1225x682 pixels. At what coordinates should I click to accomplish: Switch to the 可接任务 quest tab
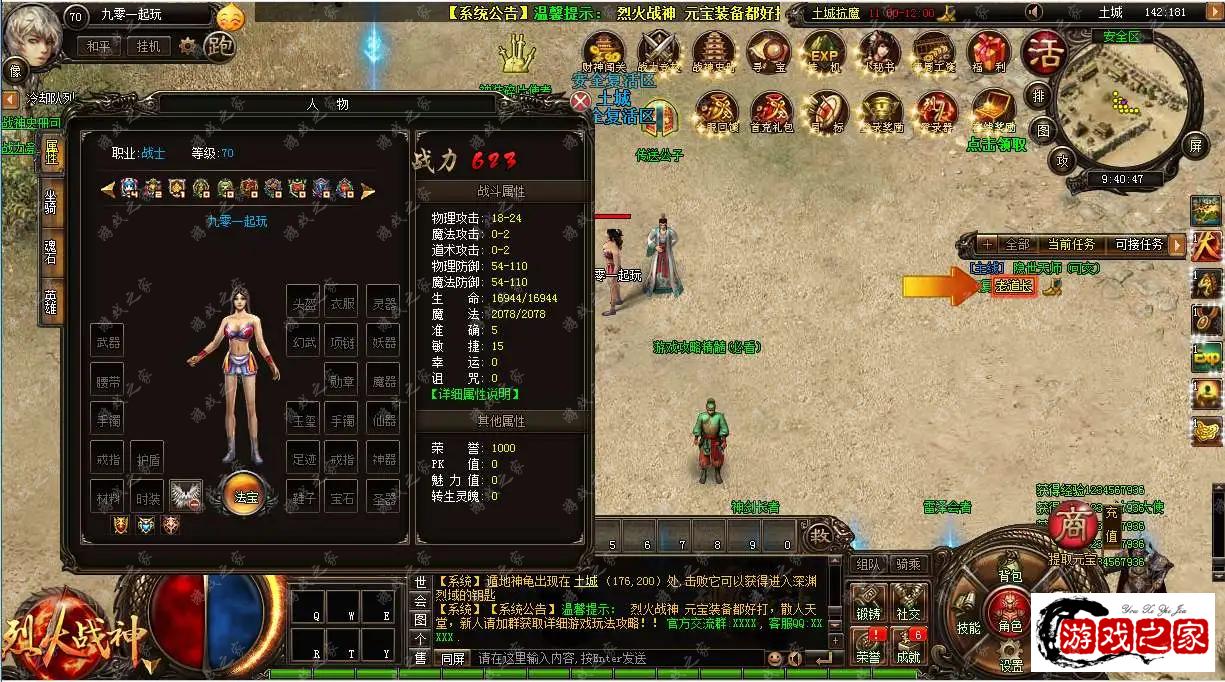point(1138,245)
